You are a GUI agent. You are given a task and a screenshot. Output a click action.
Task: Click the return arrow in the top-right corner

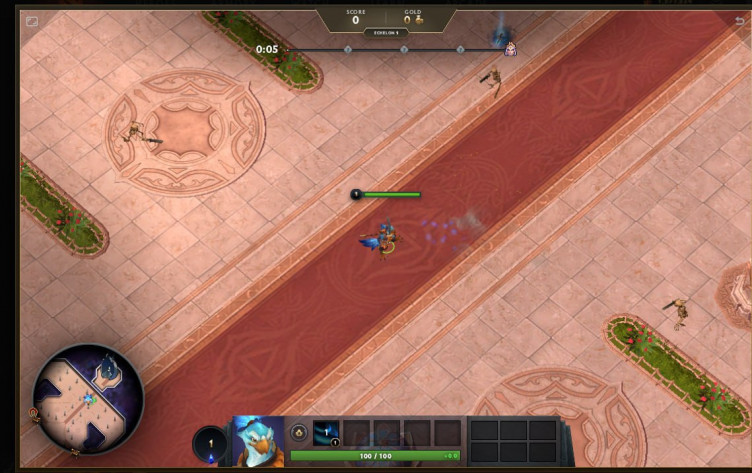click(739, 20)
